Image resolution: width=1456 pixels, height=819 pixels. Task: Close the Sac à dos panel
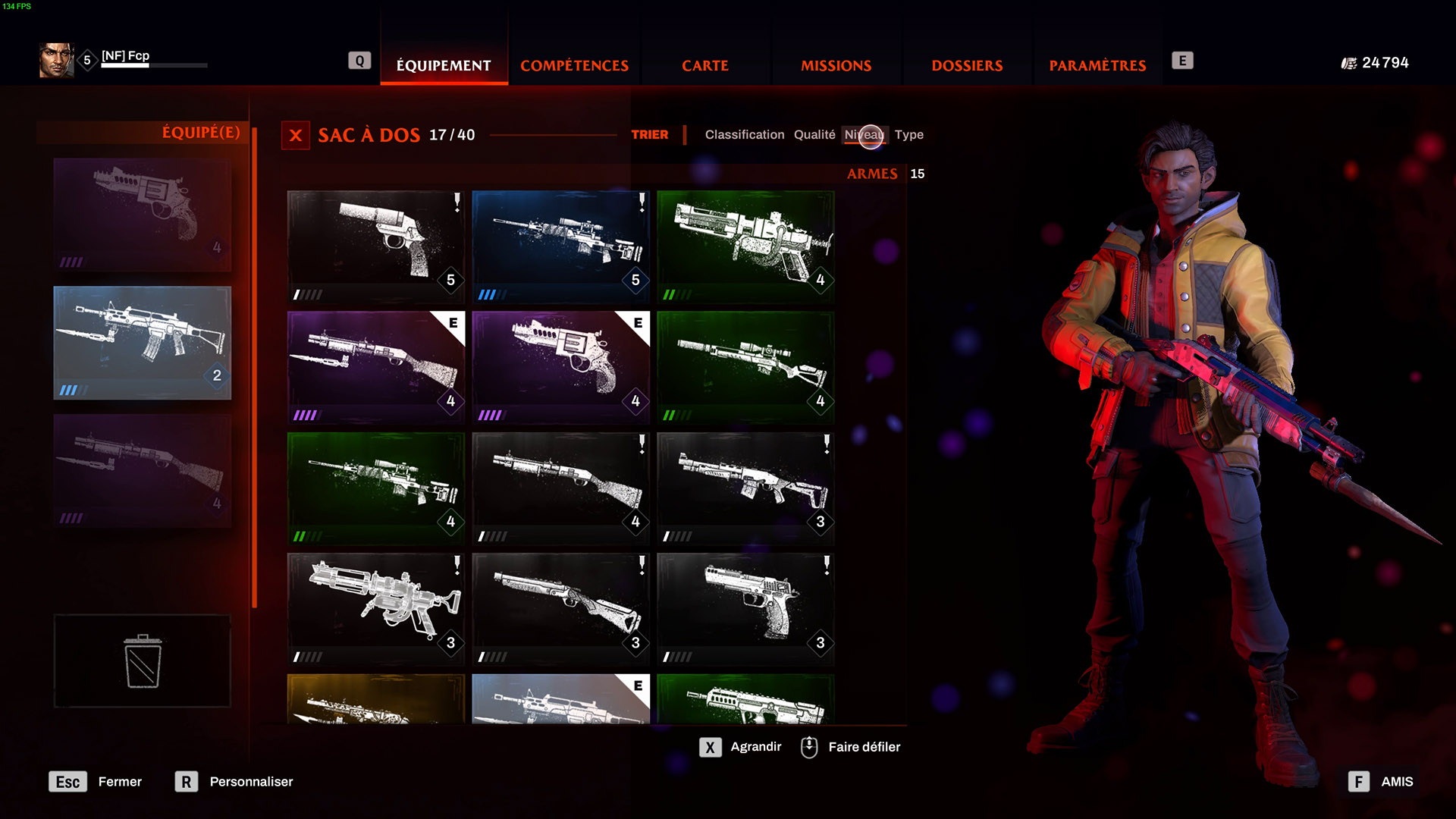[296, 136]
